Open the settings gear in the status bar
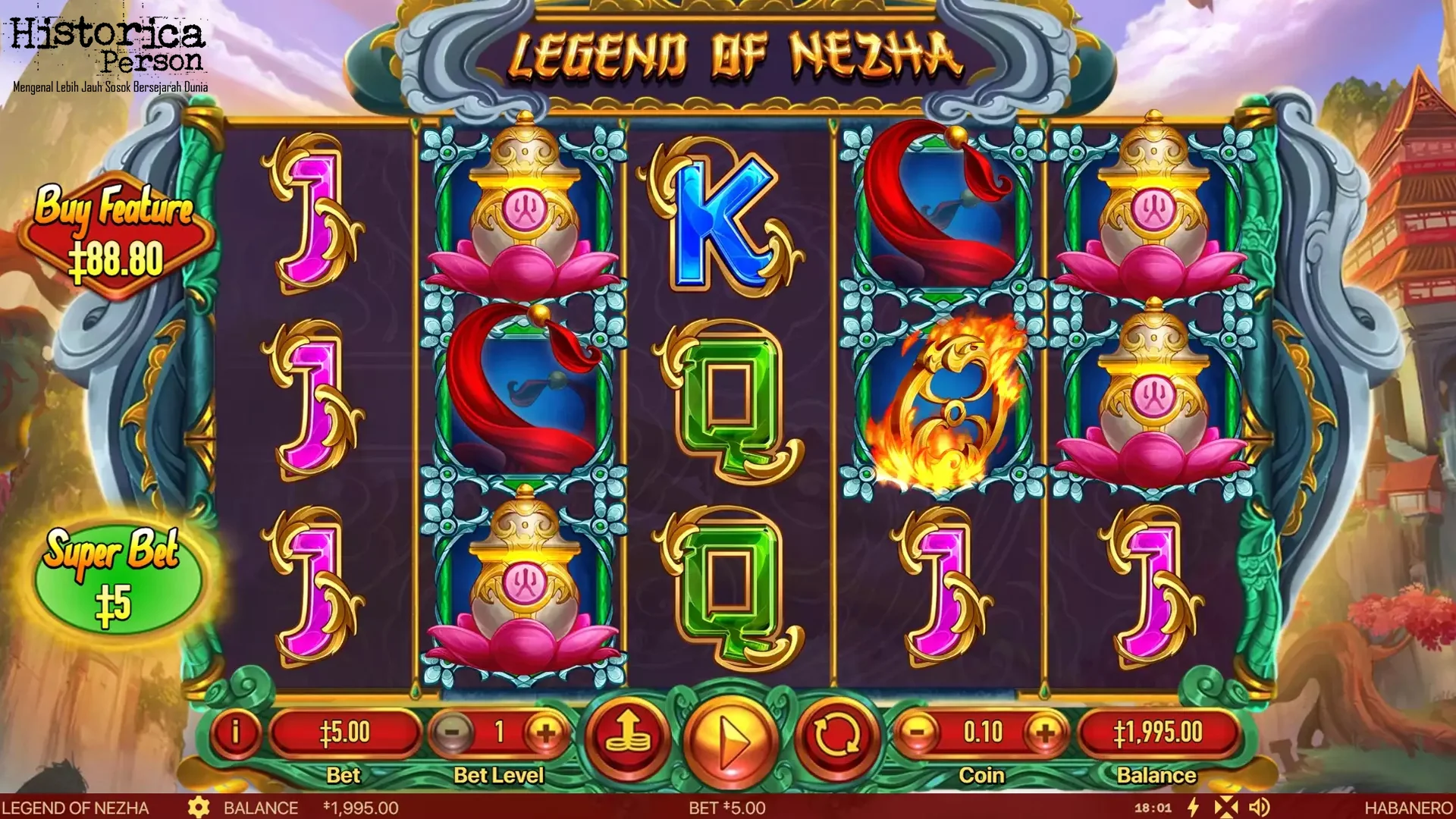The image size is (1456, 819). (x=199, y=808)
